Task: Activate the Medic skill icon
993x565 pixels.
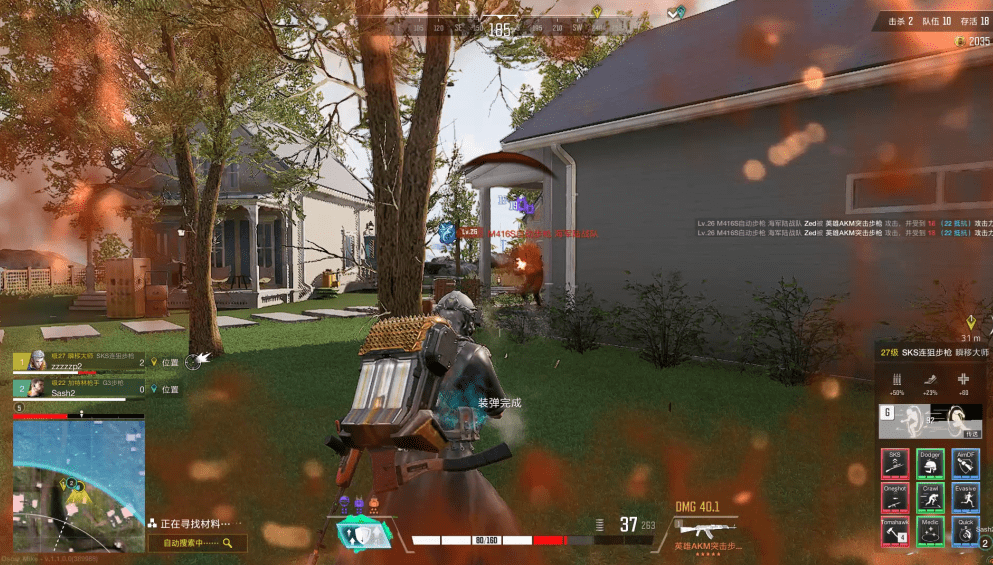Action: tap(931, 531)
